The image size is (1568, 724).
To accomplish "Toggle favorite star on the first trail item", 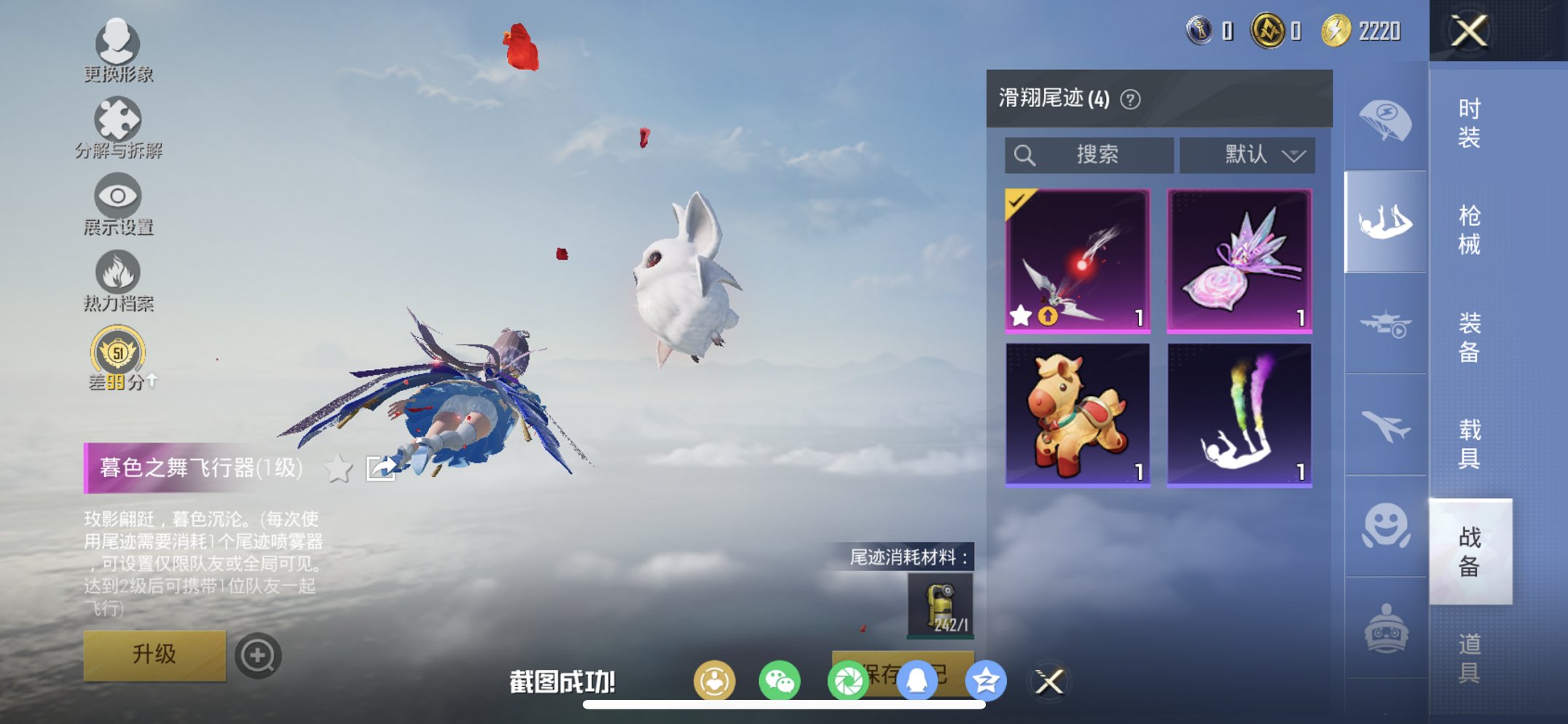I will (x=1022, y=315).
